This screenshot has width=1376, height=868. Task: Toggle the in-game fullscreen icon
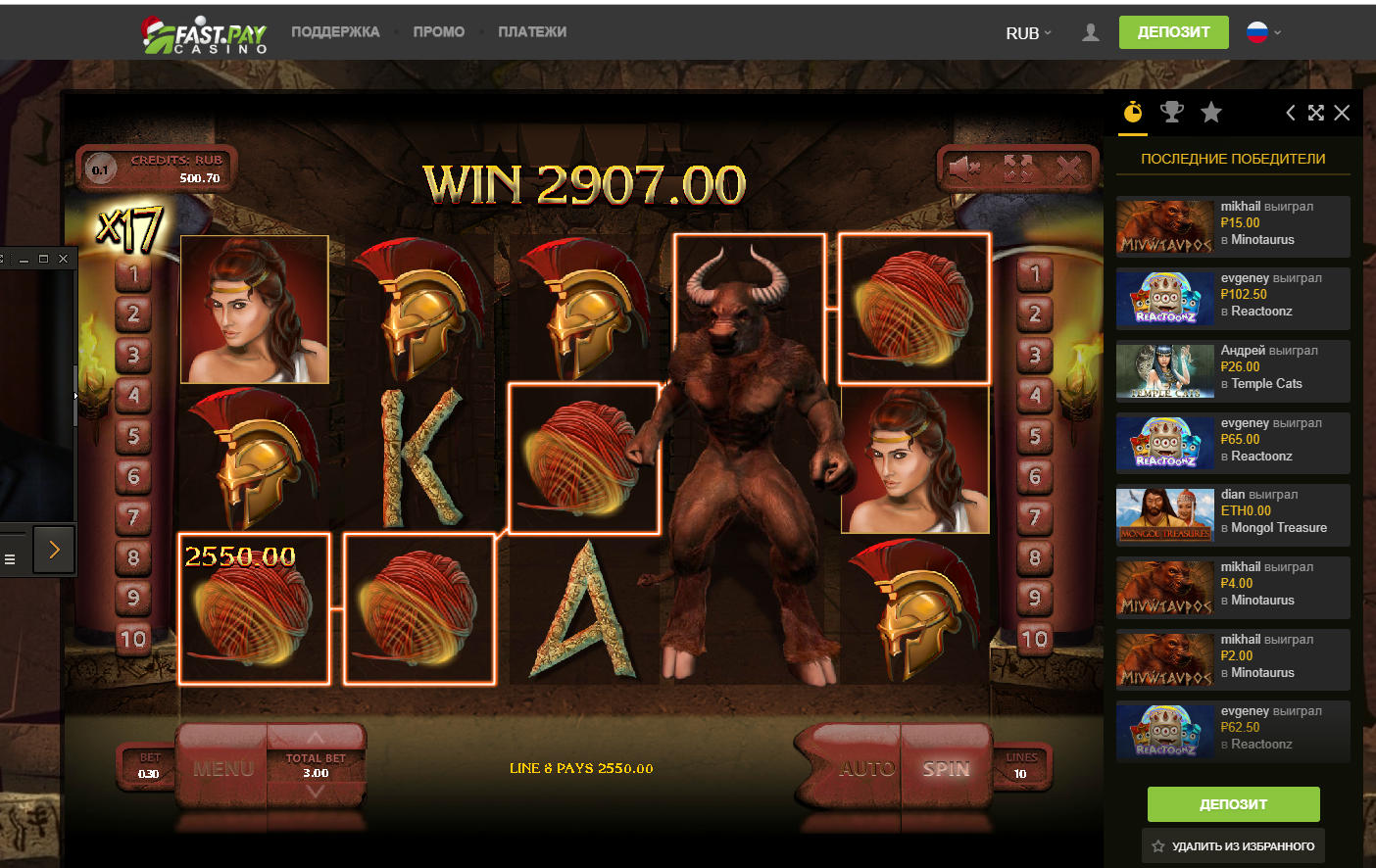click(1017, 169)
